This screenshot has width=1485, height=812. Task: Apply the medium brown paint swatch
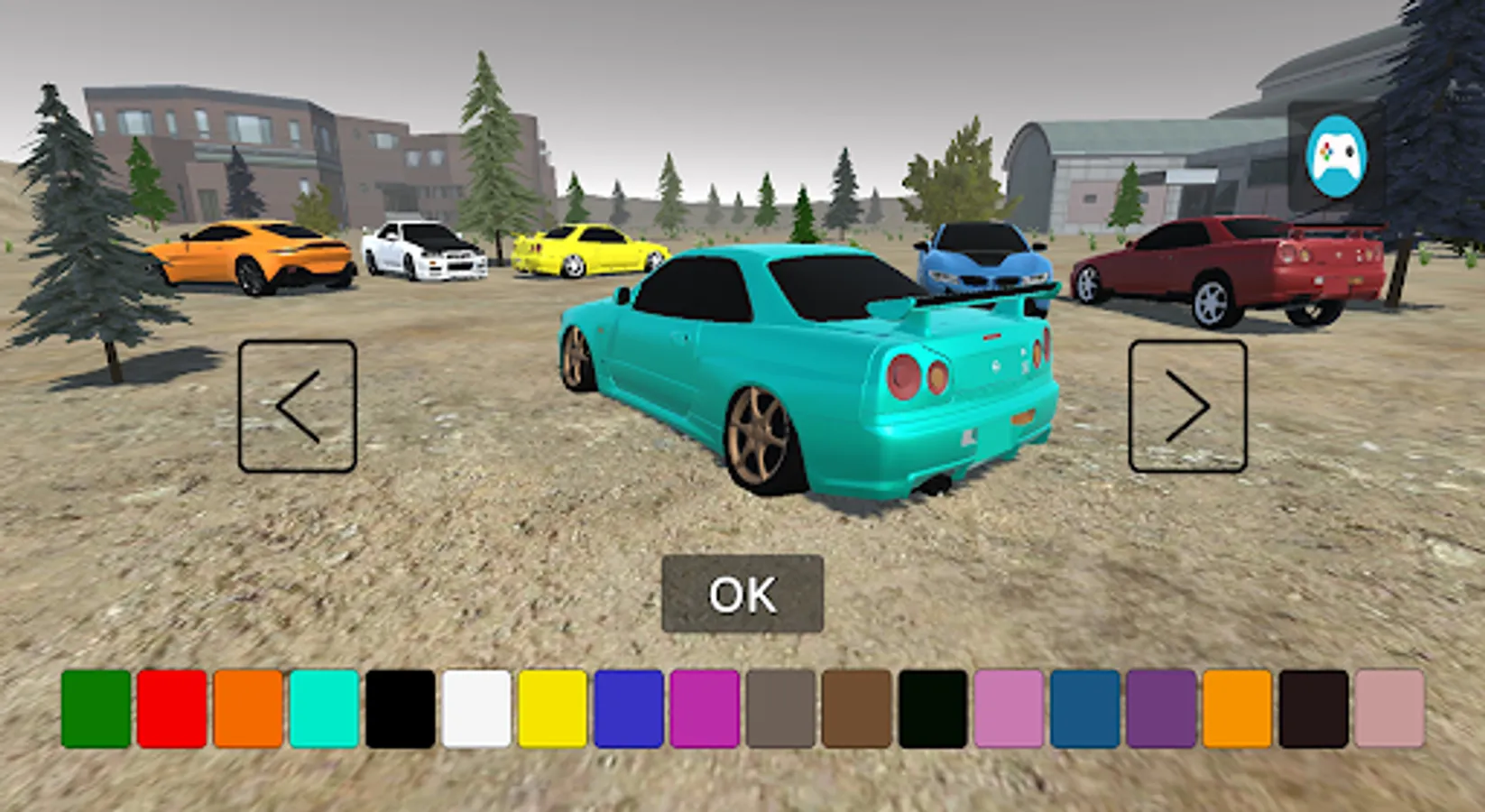click(x=856, y=708)
